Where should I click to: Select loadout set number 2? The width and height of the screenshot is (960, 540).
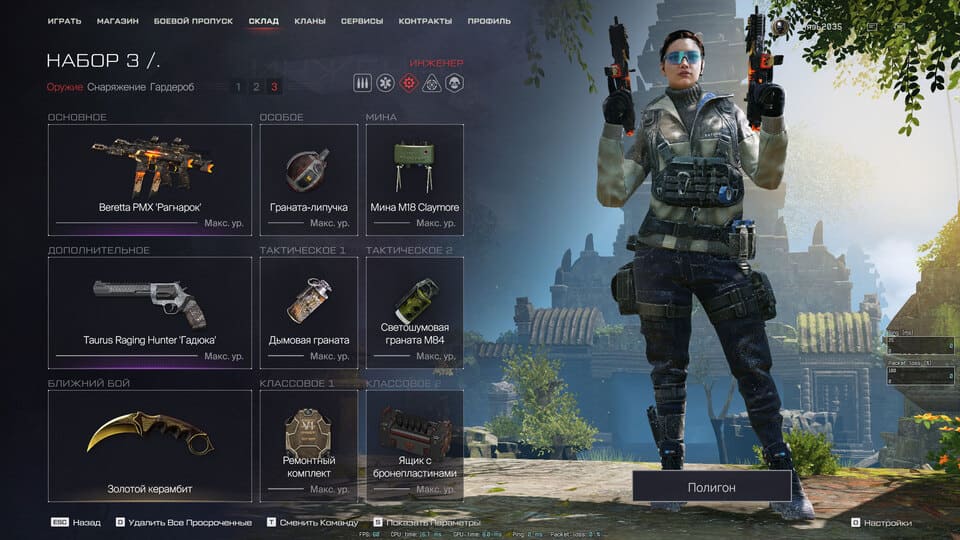pyautogui.click(x=256, y=87)
